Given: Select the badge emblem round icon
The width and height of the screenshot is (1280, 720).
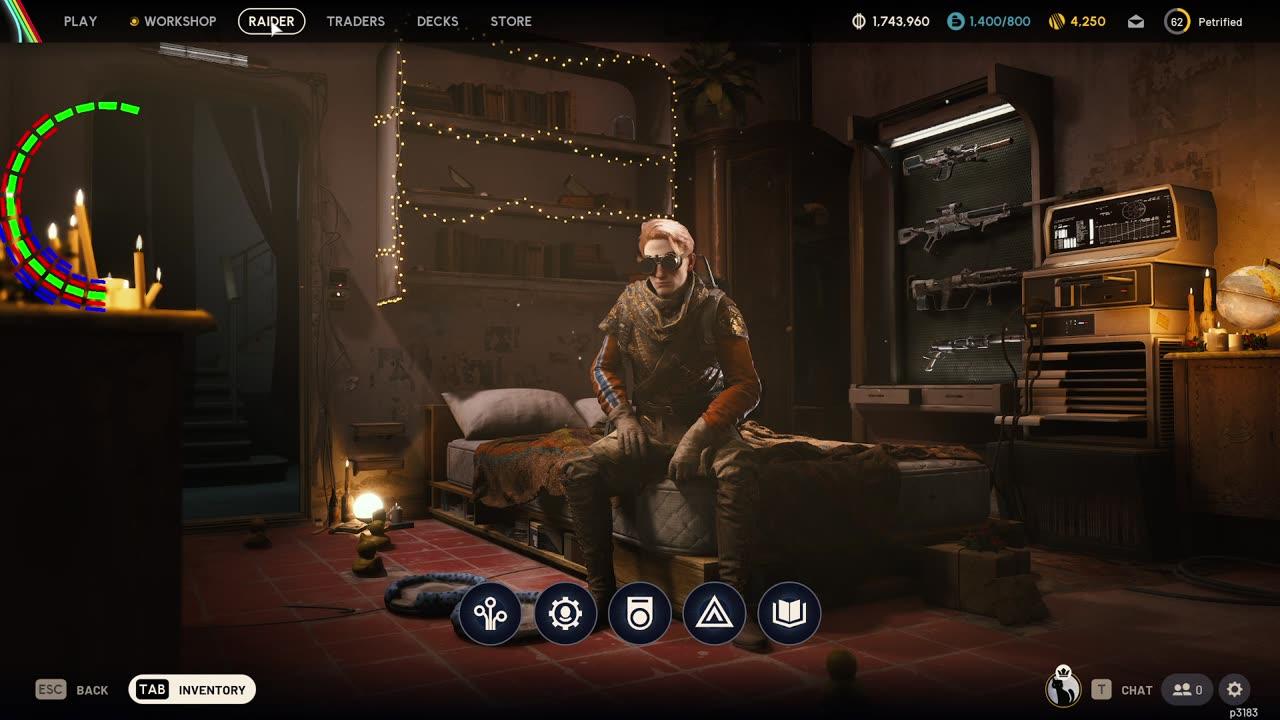Looking at the screenshot, I should click(x=640, y=613).
